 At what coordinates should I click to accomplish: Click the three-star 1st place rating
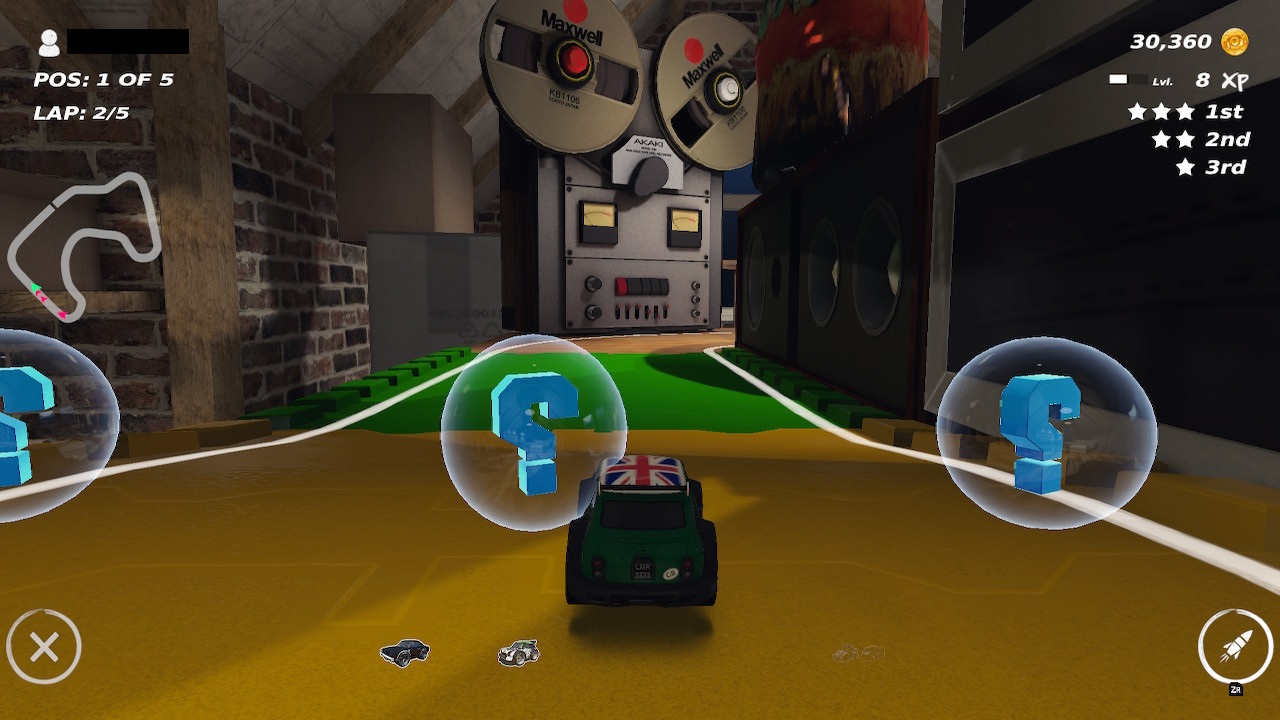[1160, 112]
